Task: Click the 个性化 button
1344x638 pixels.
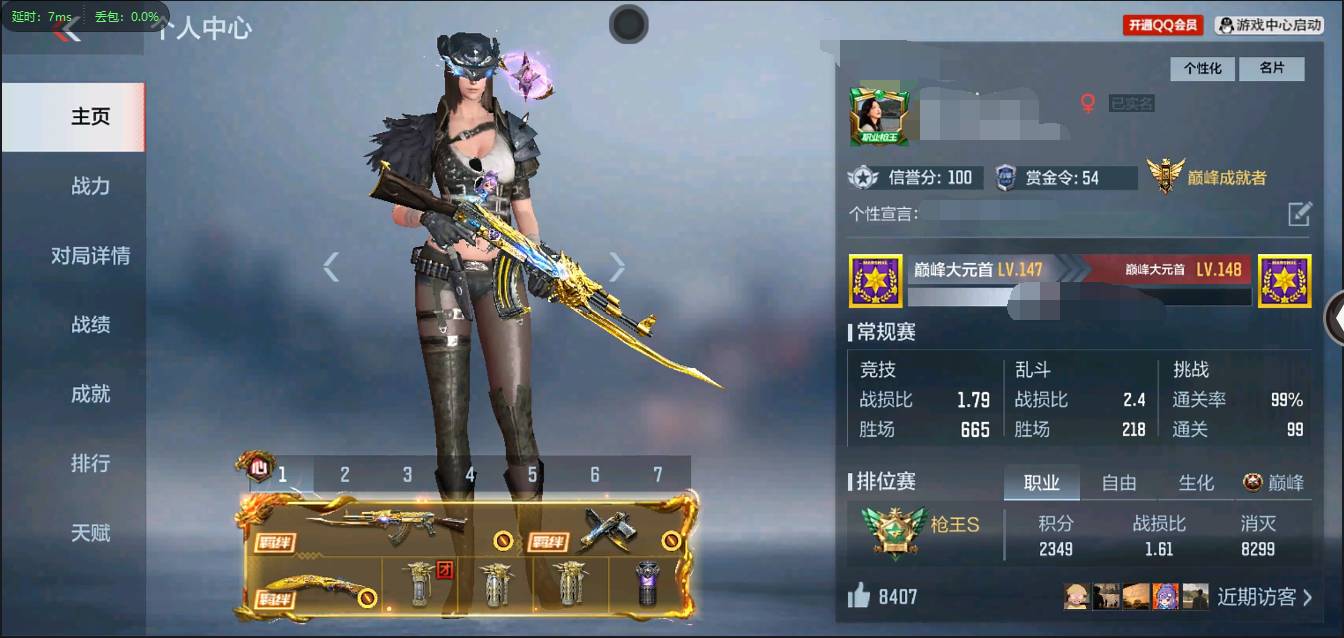Action: click(x=1203, y=68)
